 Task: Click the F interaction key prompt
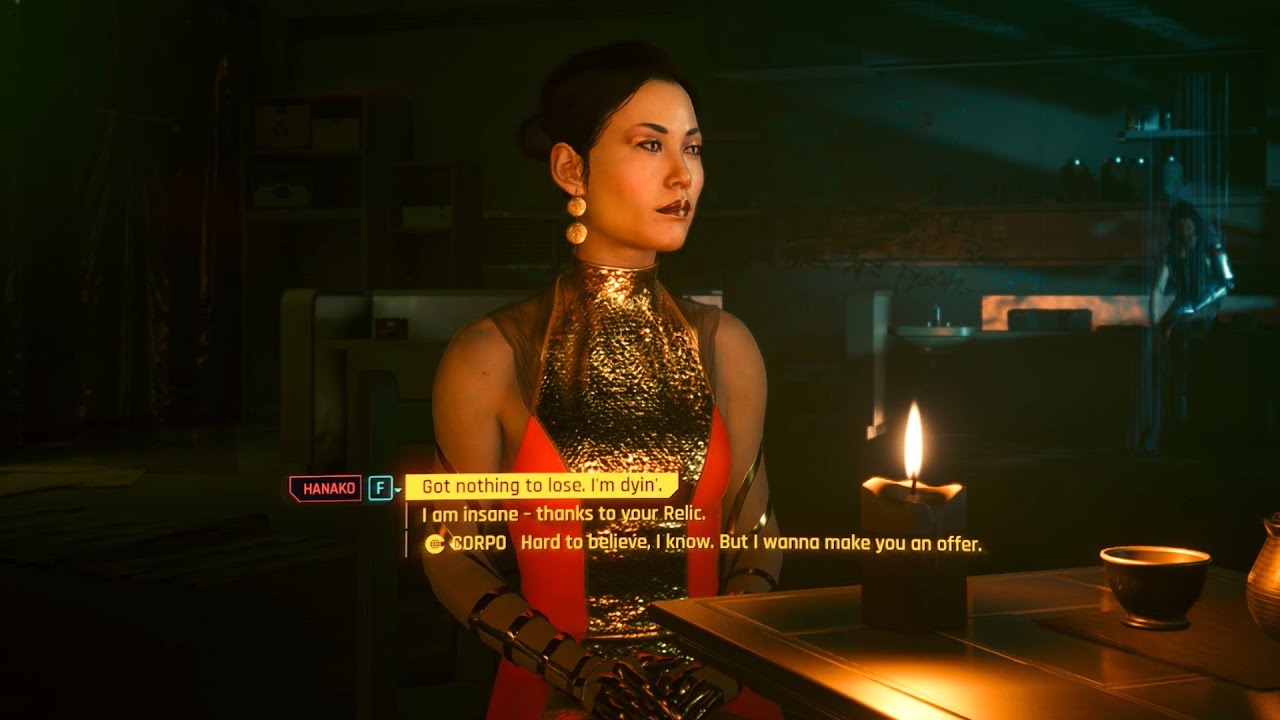tap(380, 487)
